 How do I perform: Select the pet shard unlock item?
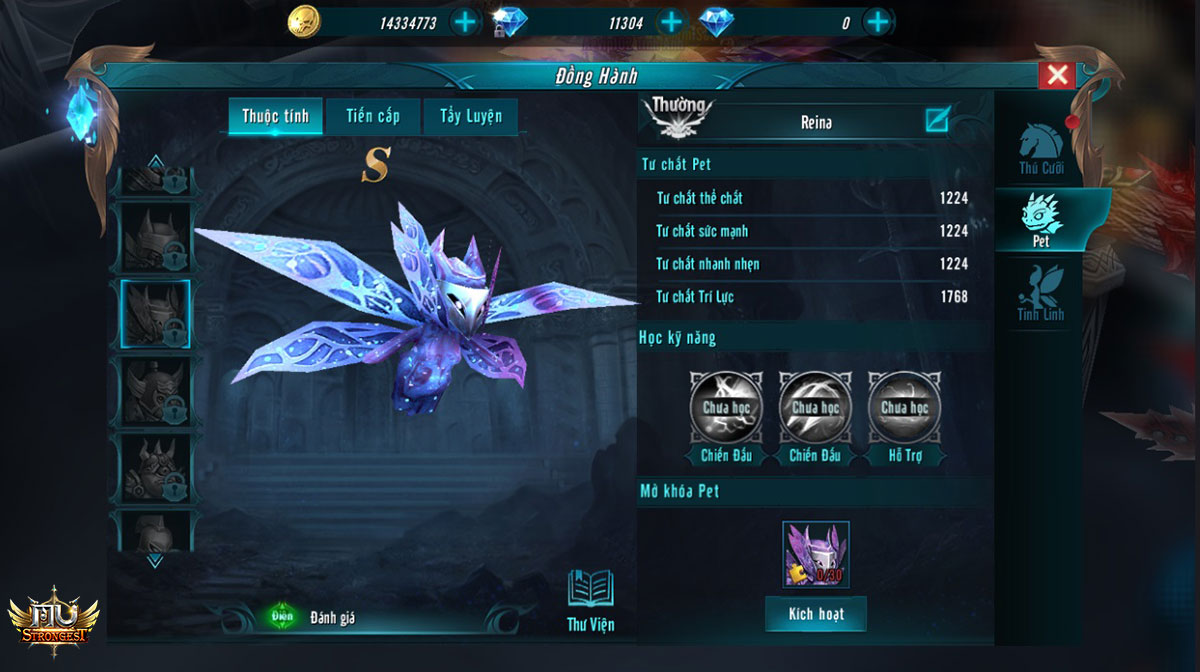point(816,554)
